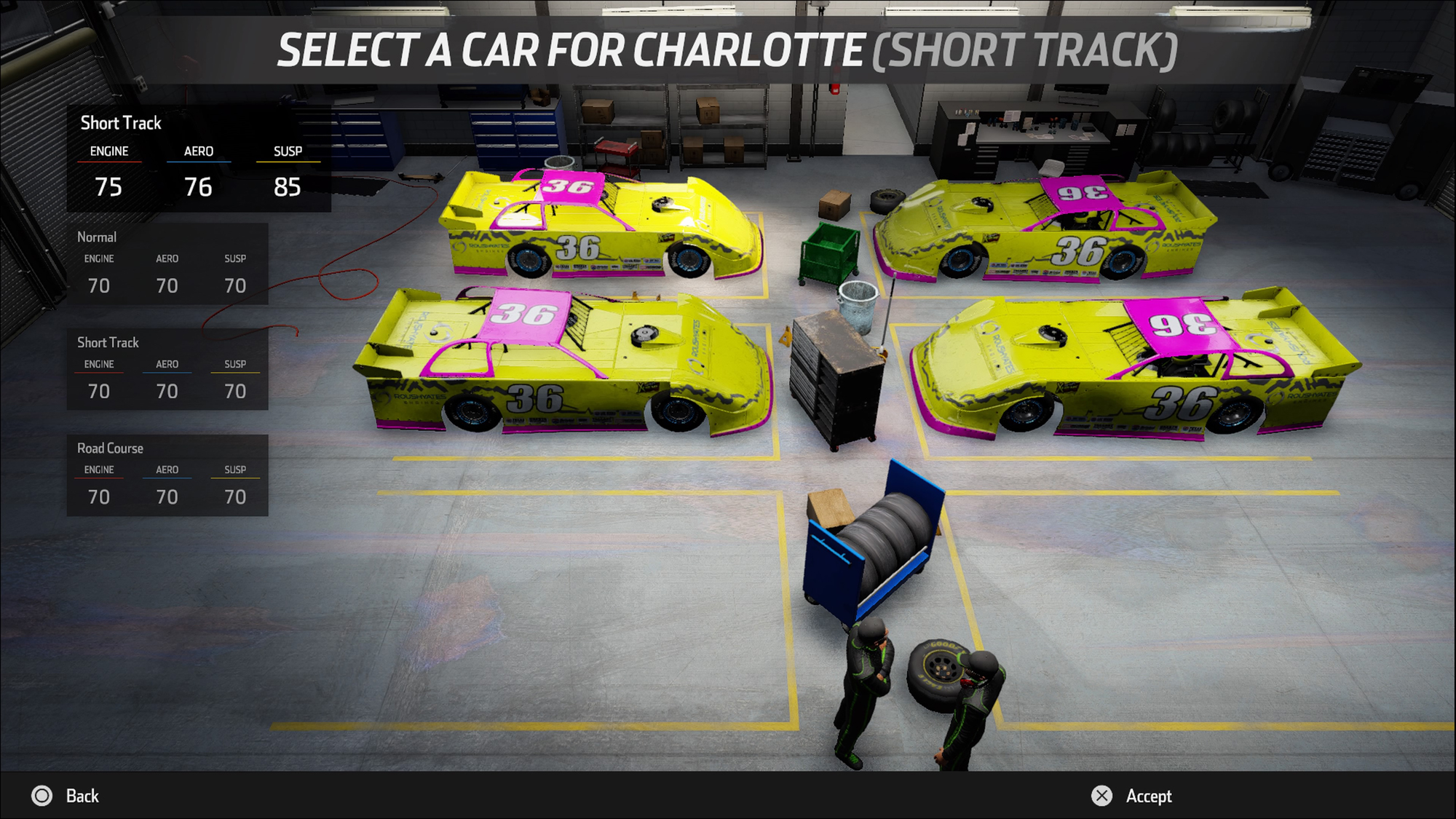The image size is (1456, 819).
Task: Click the ENGINE label in Normal panel
Action: [99, 258]
